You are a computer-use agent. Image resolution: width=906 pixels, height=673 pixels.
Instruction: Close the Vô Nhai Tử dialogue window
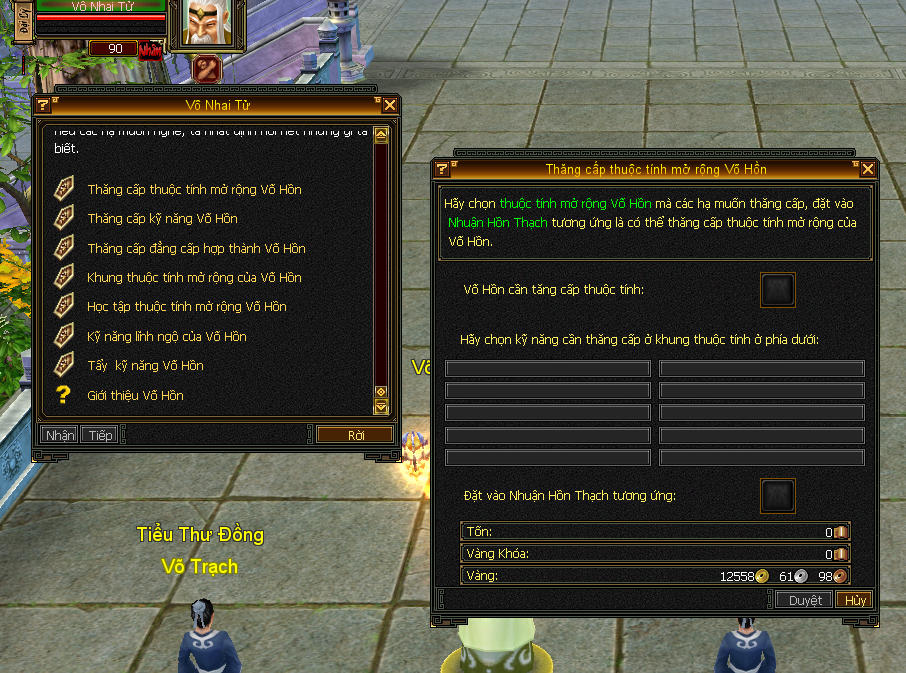tap(390, 105)
